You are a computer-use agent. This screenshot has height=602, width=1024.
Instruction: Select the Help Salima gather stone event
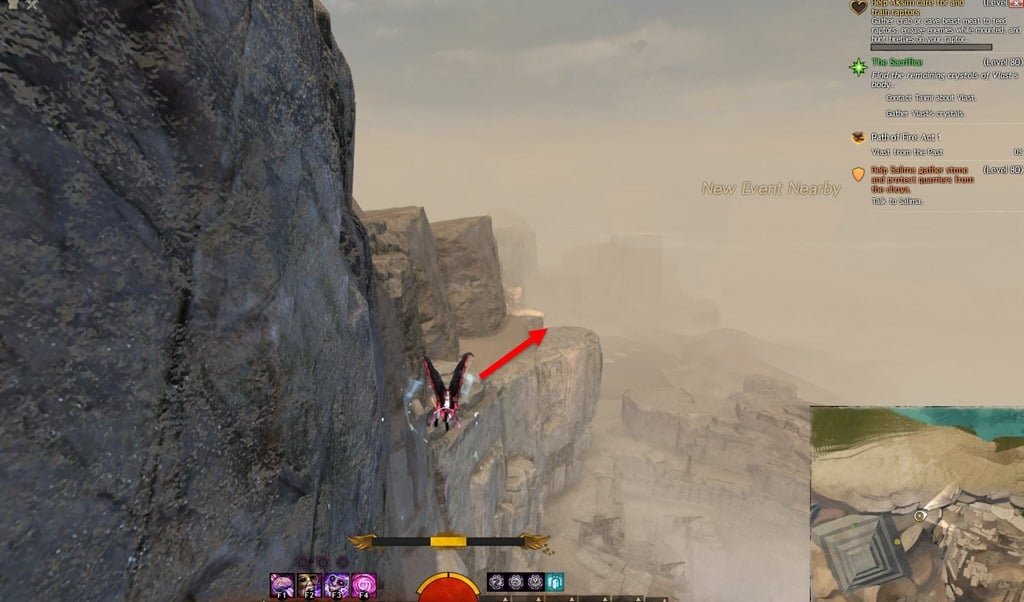pyautogui.click(x=922, y=174)
